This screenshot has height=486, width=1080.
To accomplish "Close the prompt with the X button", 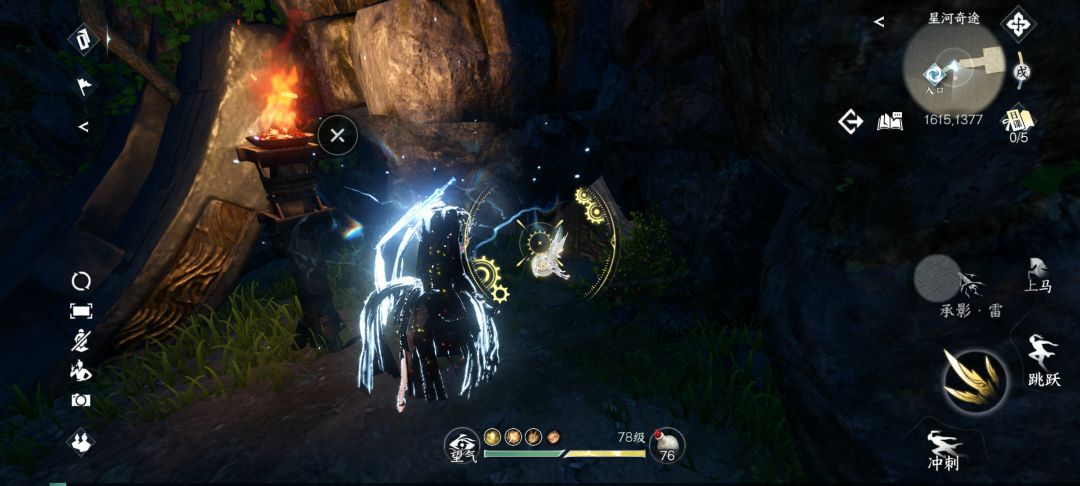I will pyautogui.click(x=338, y=135).
